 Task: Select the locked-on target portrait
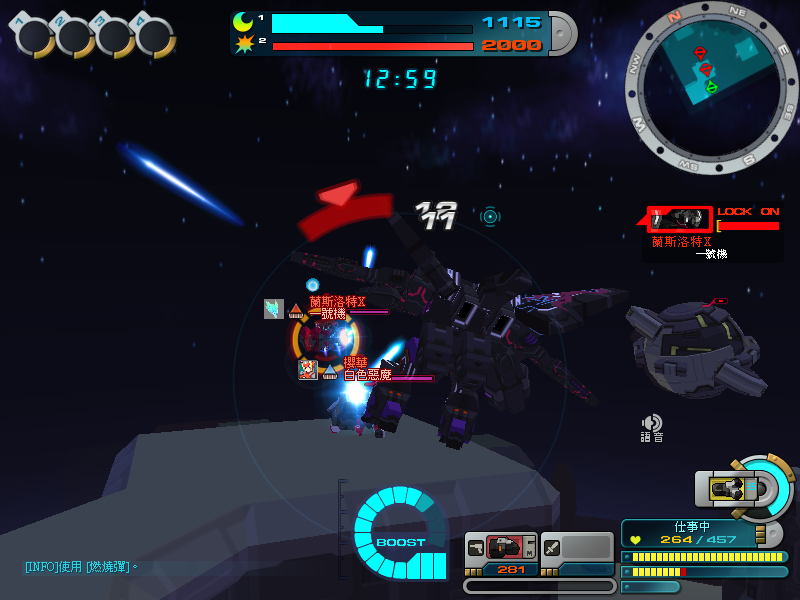click(x=680, y=218)
